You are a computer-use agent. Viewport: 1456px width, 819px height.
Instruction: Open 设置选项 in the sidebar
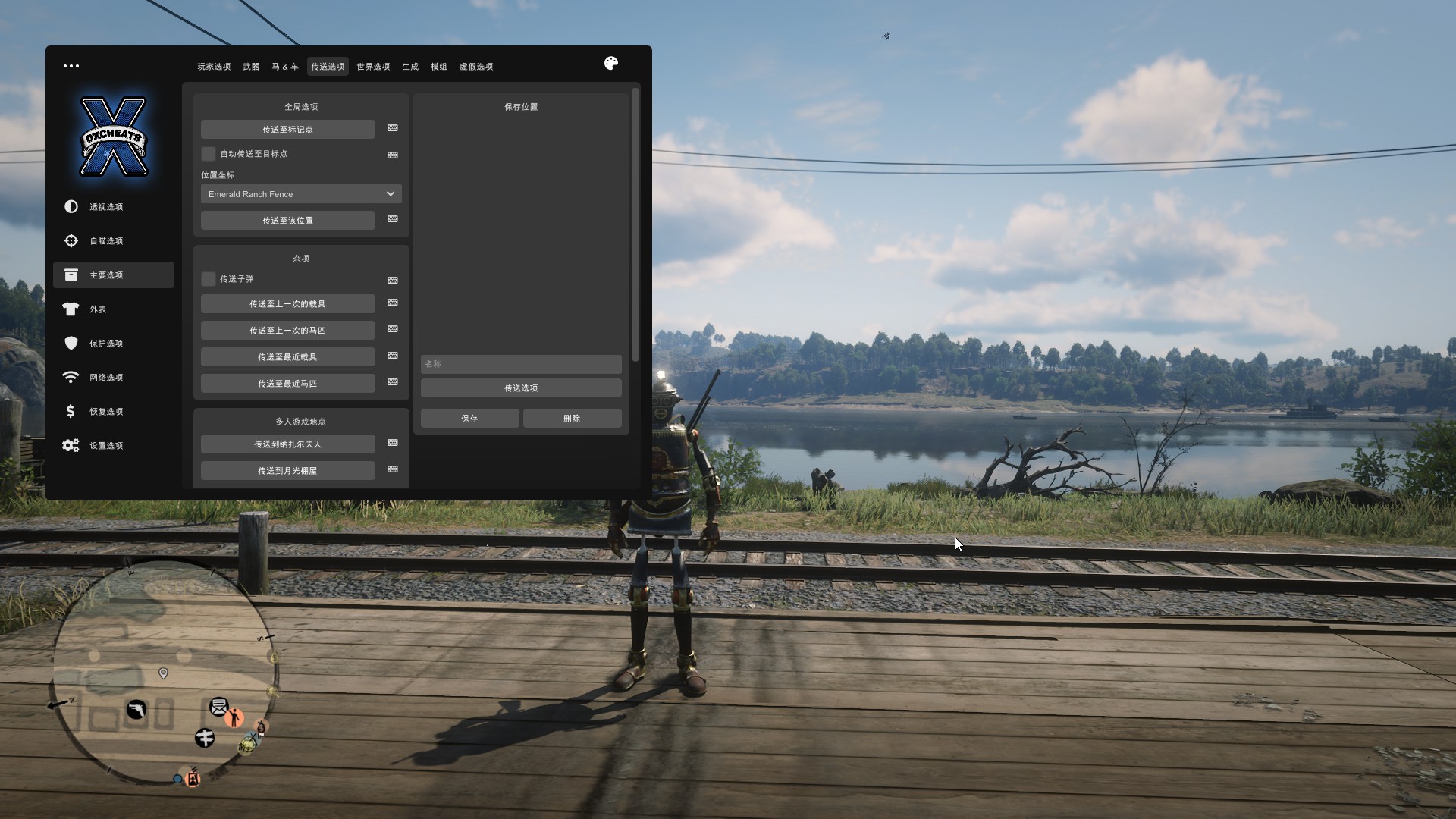point(106,446)
